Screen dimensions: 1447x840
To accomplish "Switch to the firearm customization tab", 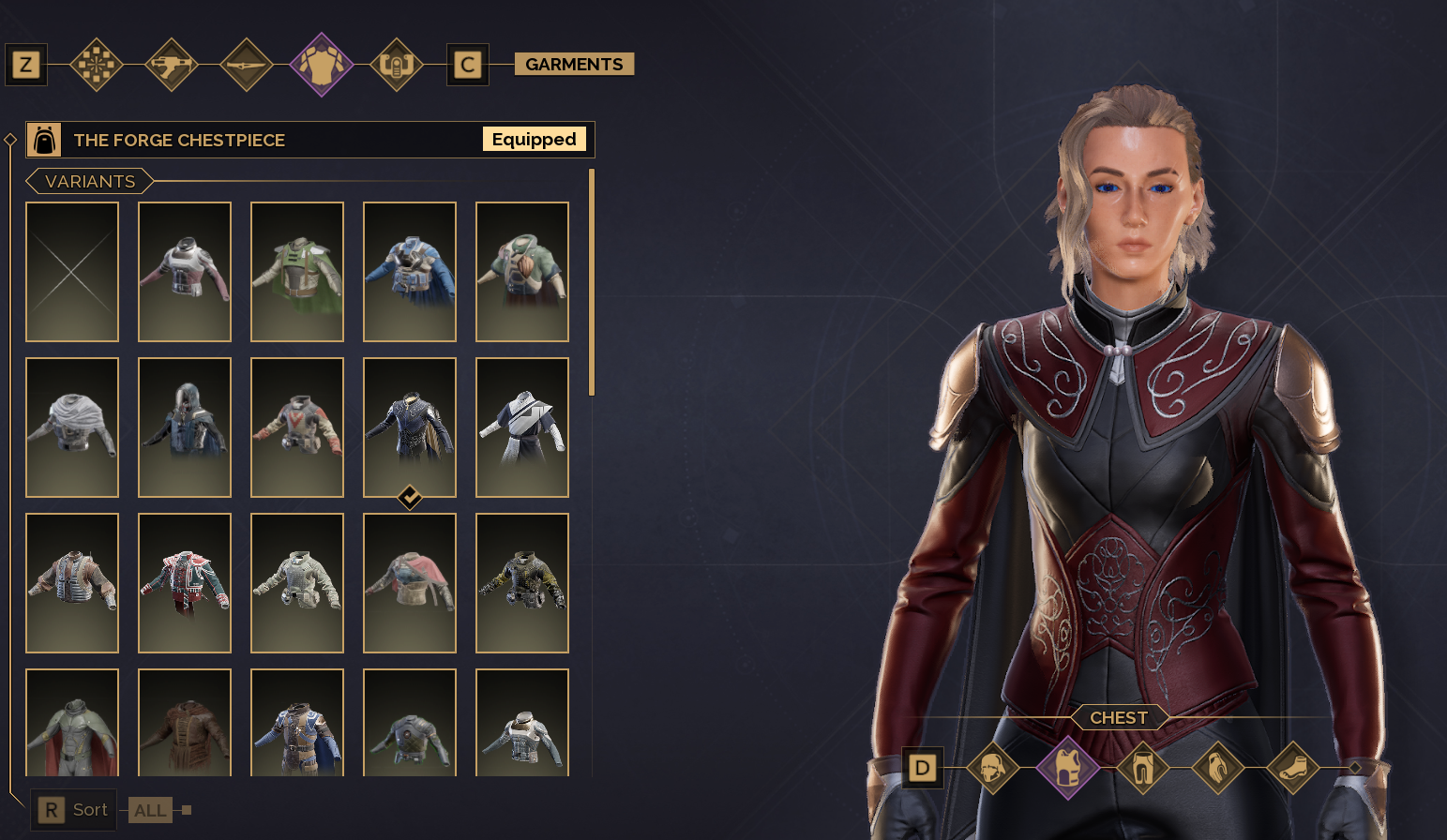I will (172, 65).
